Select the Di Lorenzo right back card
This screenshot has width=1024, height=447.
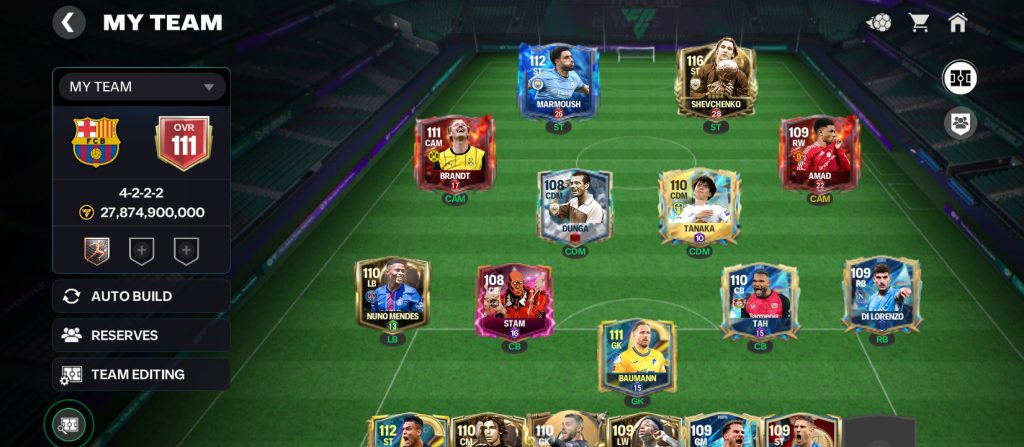pos(881,293)
